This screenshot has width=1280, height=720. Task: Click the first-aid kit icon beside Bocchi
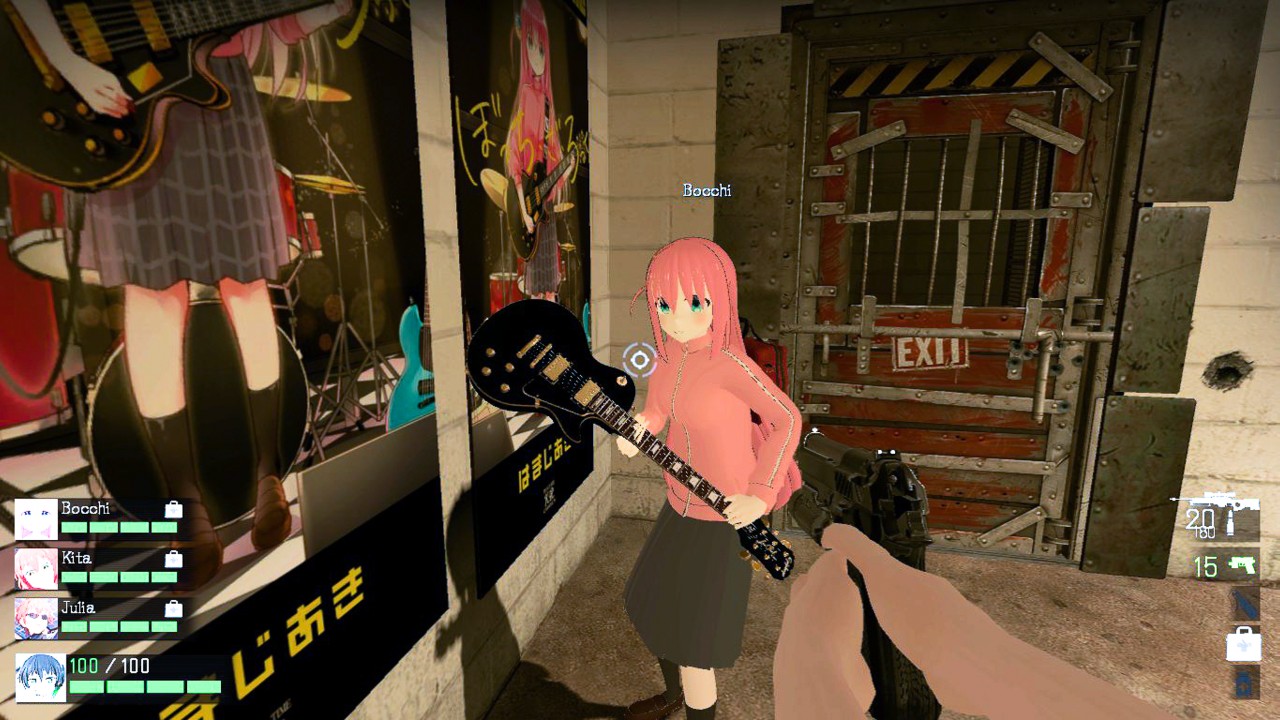[172, 510]
